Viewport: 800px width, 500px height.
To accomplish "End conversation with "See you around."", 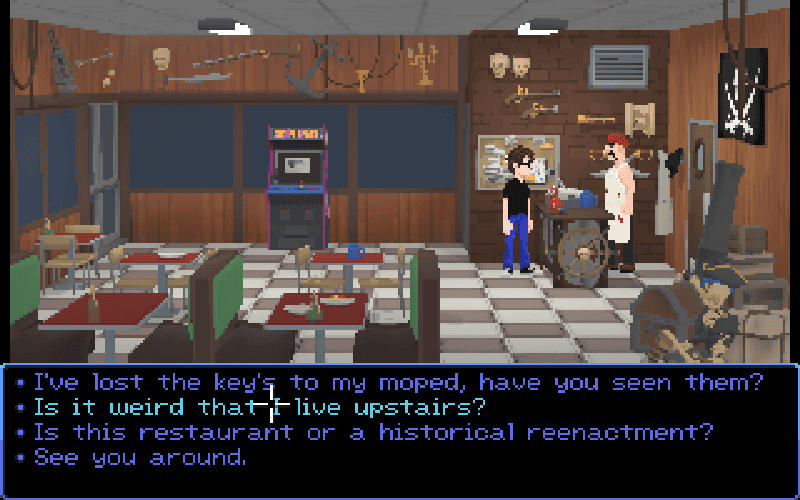I will (140, 458).
